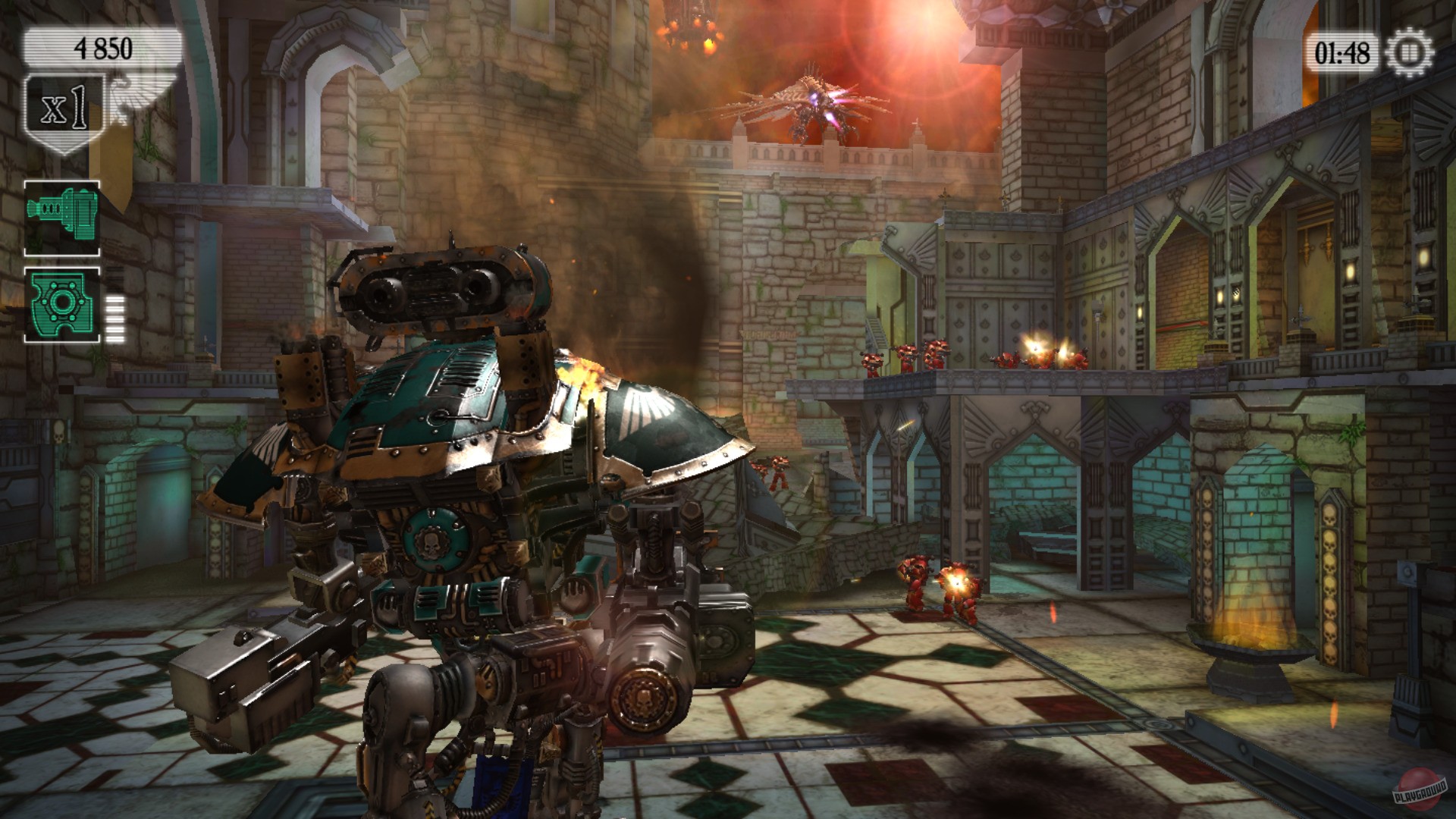Image resolution: width=1456 pixels, height=819 pixels.
Task: Click the pause symbol inside the gear
Action: [x=1410, y=51]
